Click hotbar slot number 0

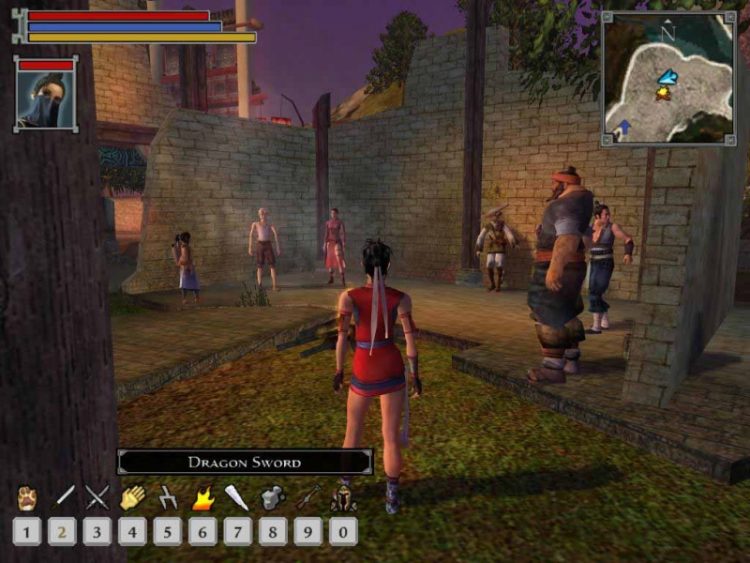pyautogui.click(x=343, y=530)
